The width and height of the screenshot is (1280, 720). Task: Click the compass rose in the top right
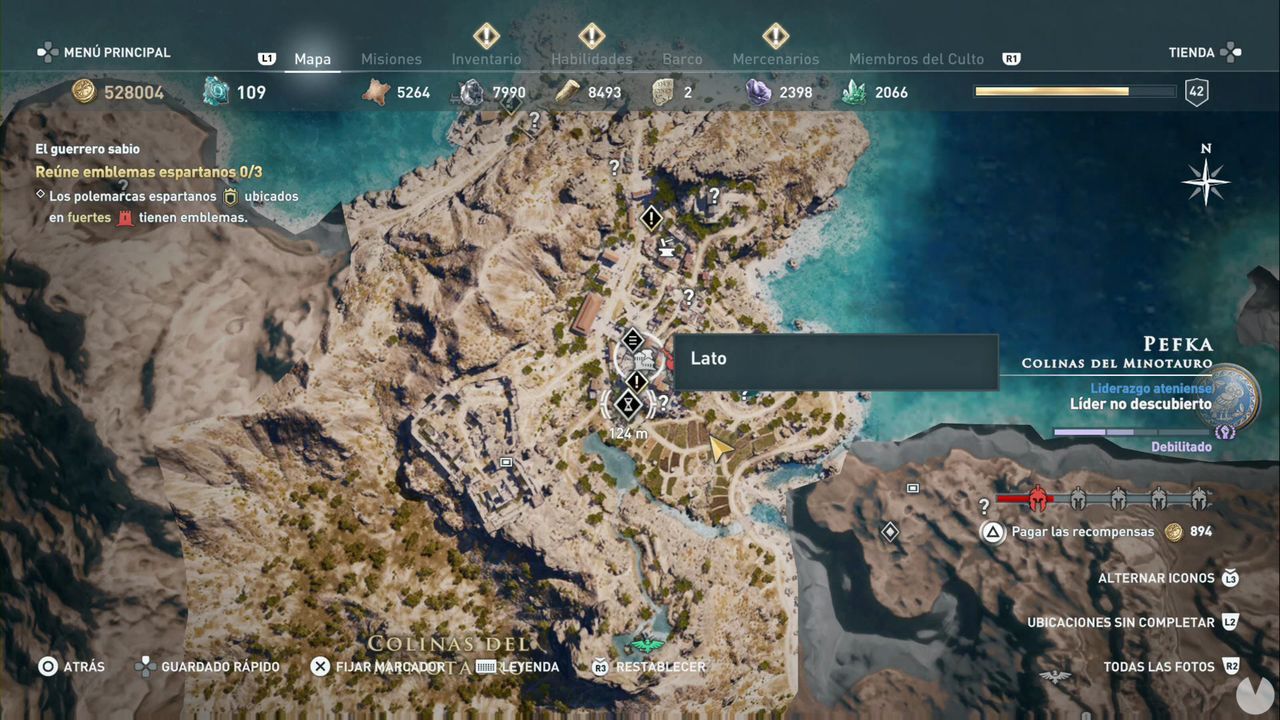pyautogui.click(x=1206, y=182)
